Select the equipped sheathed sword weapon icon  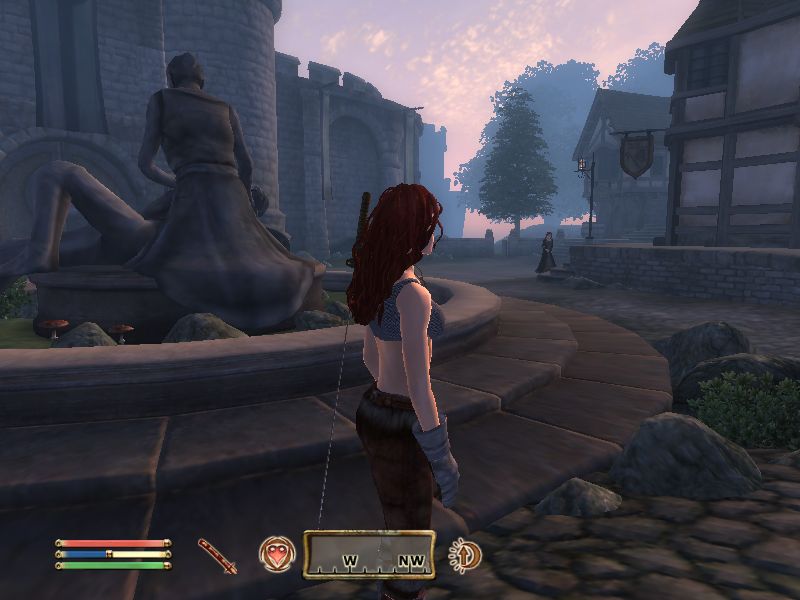click(x=217, y=555)
